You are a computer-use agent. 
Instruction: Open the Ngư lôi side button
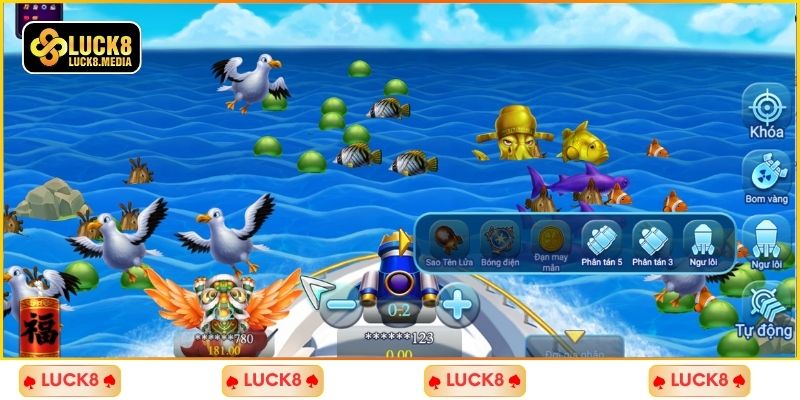pyautogui.click(x=767, y=240)
